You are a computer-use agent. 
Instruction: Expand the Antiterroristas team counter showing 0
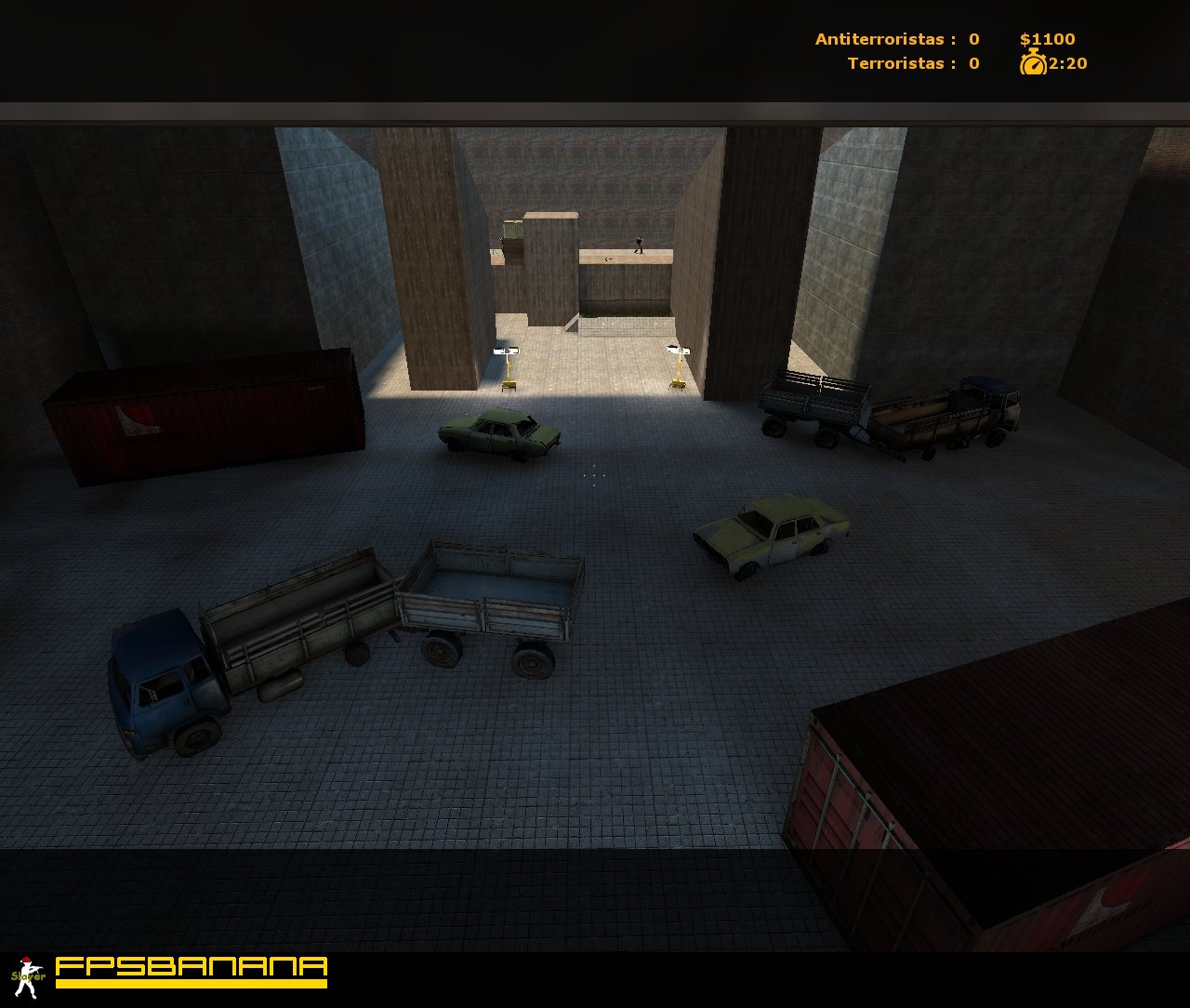[972, 39]
